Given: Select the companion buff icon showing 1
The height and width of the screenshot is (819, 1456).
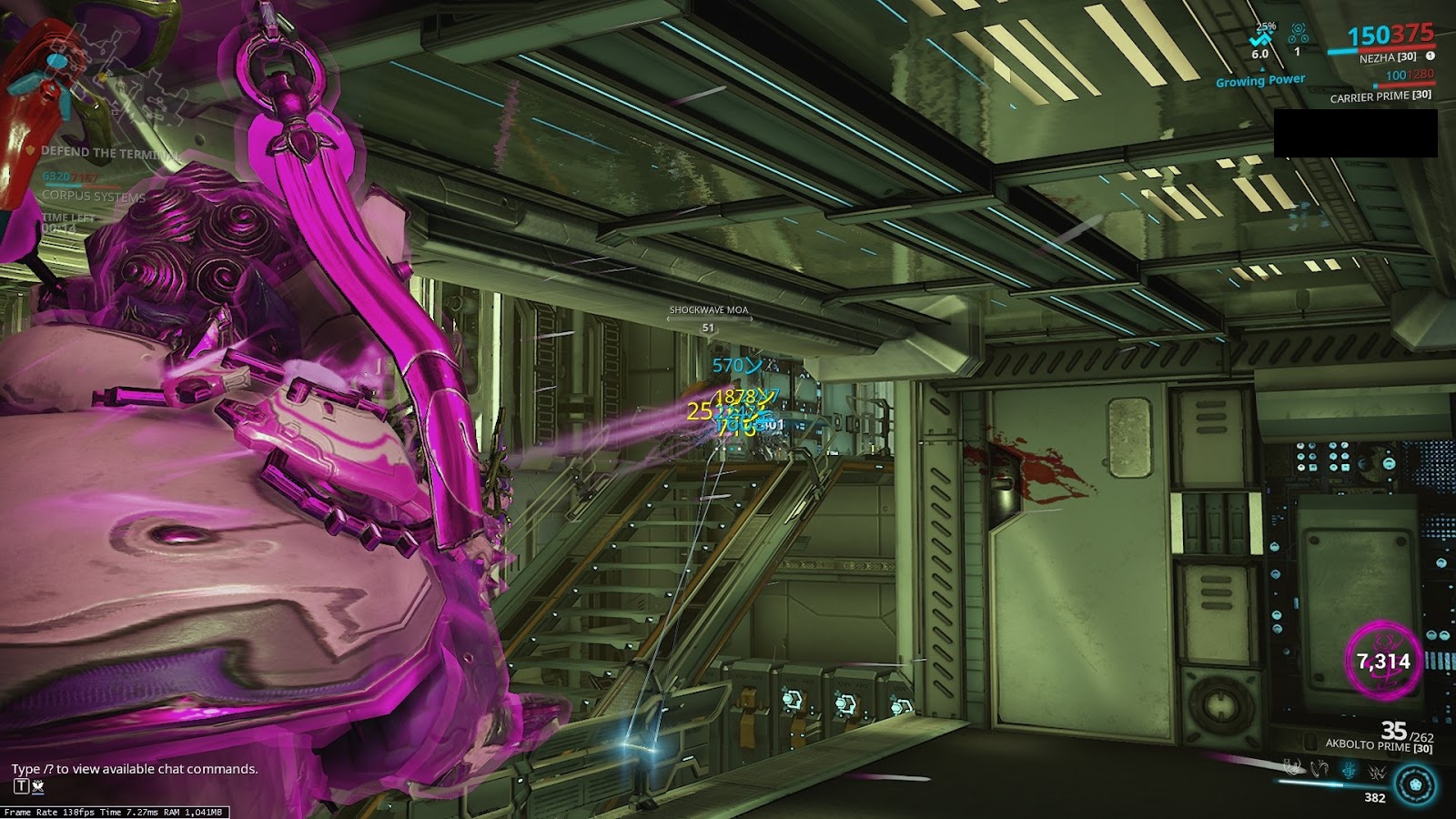Looking at the screenshot, I should (1296, 36).
